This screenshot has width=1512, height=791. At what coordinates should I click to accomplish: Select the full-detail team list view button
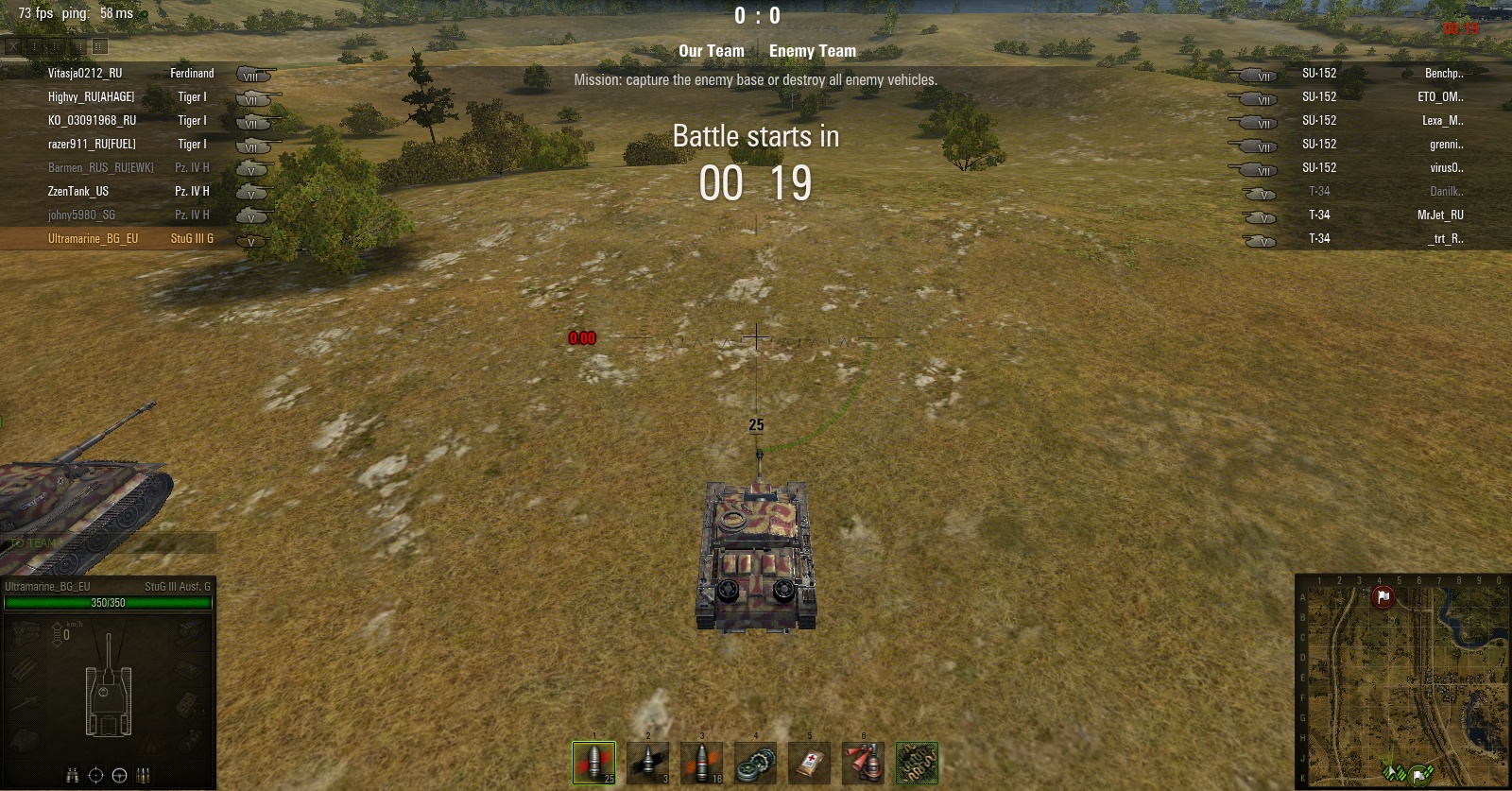tap(99, 46)
